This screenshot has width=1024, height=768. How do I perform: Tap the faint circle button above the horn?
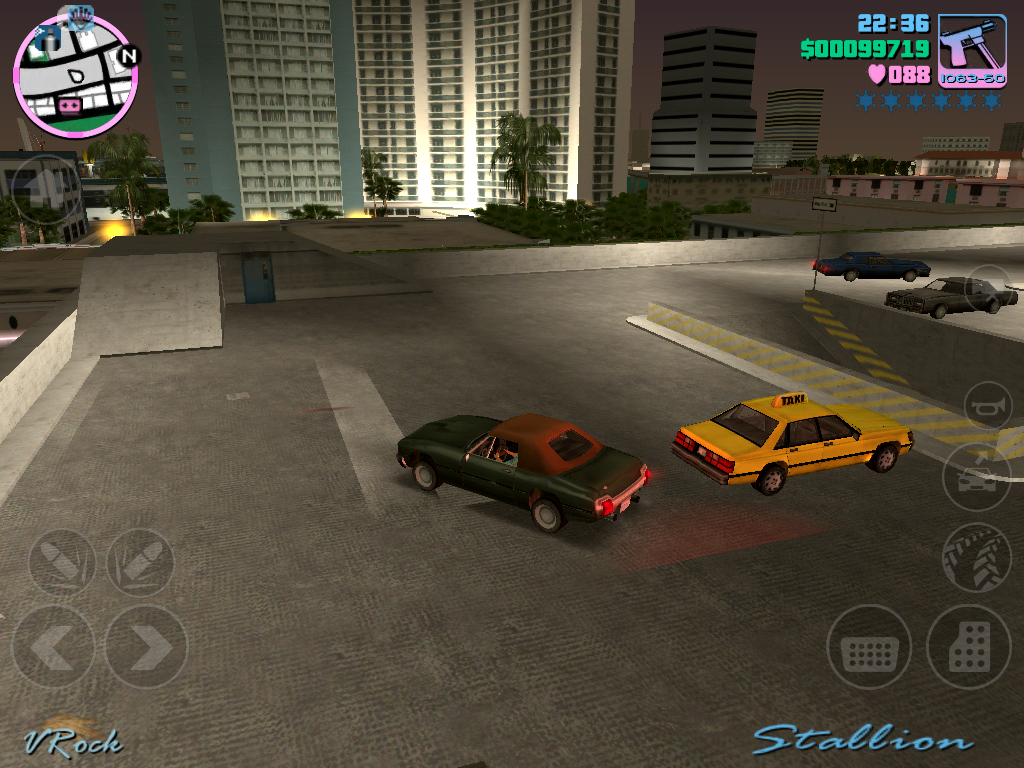click(988, 288)
